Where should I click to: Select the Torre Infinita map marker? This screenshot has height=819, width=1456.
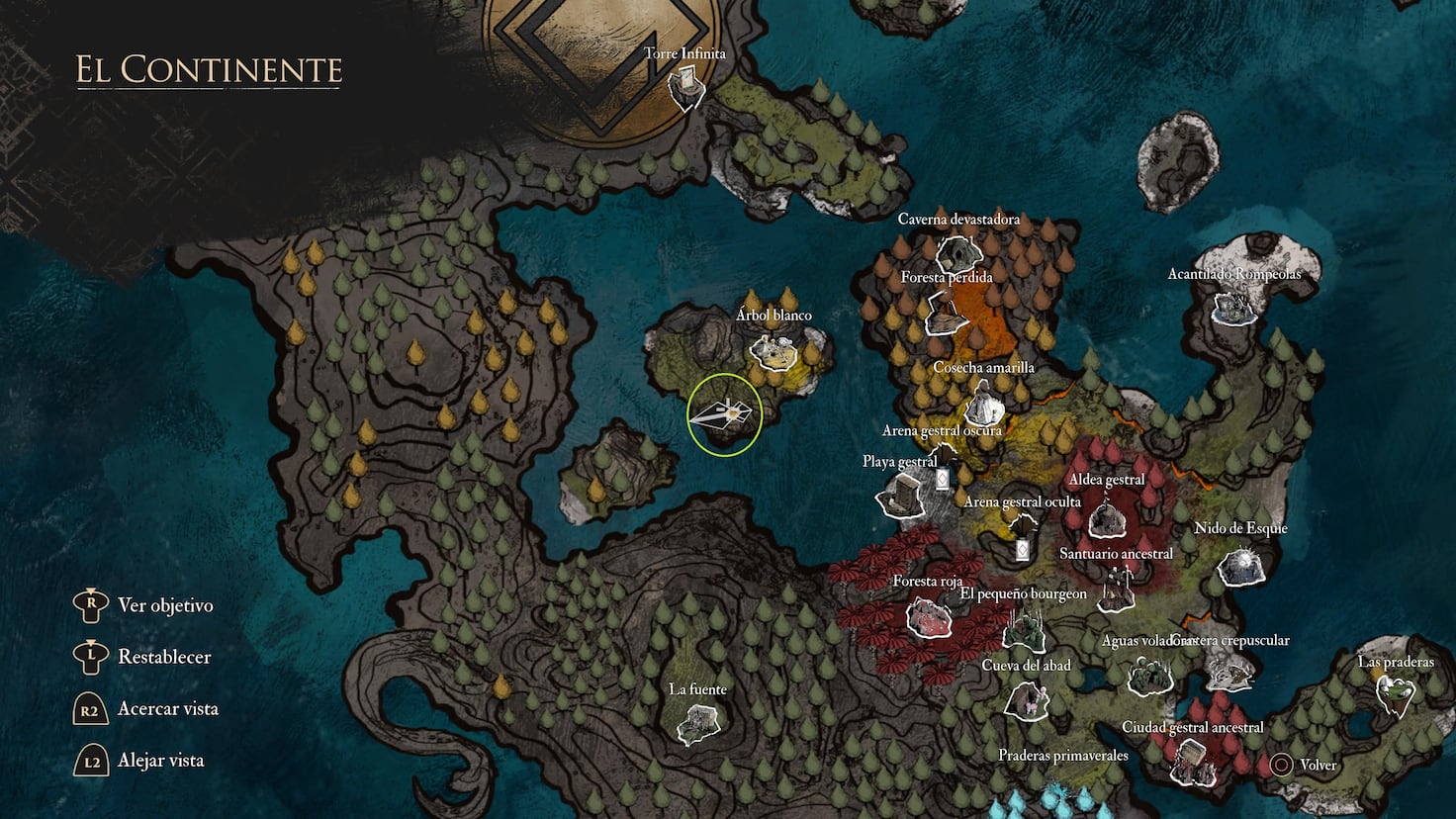[x=684, y=88]
